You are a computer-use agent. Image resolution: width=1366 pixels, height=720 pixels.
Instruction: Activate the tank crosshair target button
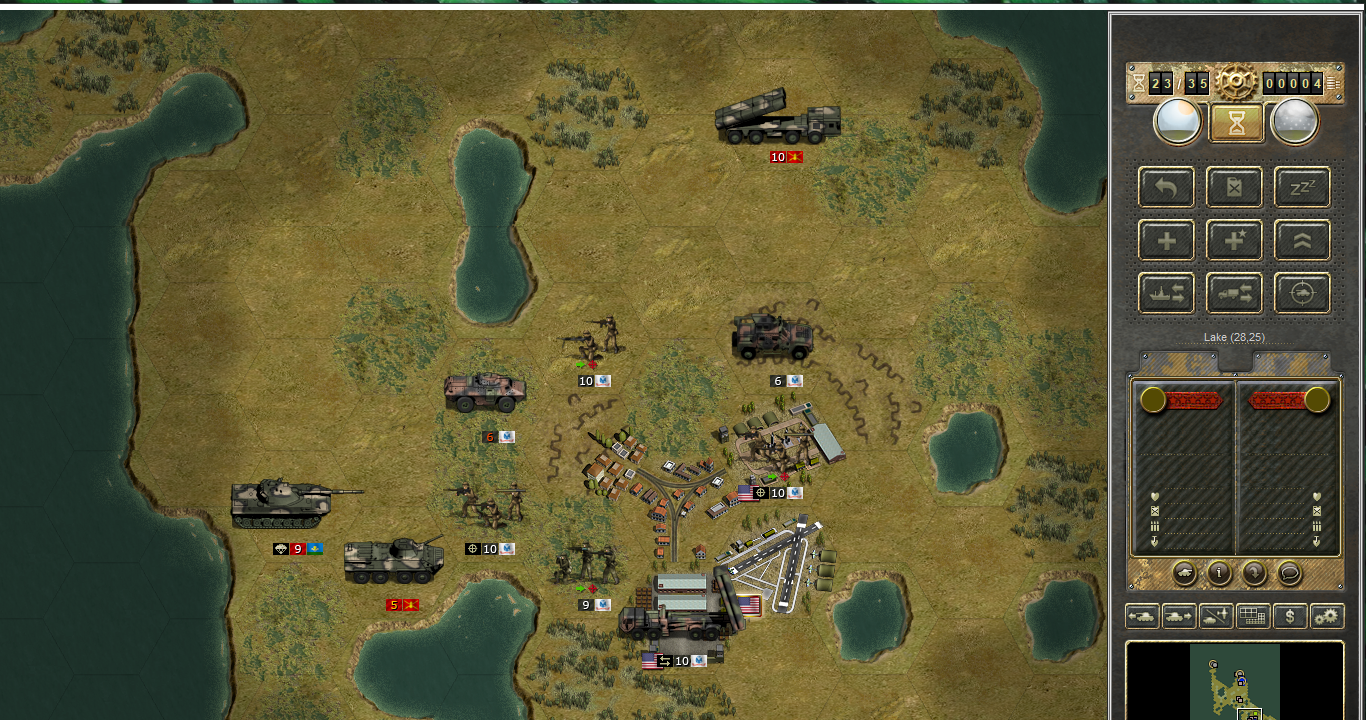coord(1302,293)
